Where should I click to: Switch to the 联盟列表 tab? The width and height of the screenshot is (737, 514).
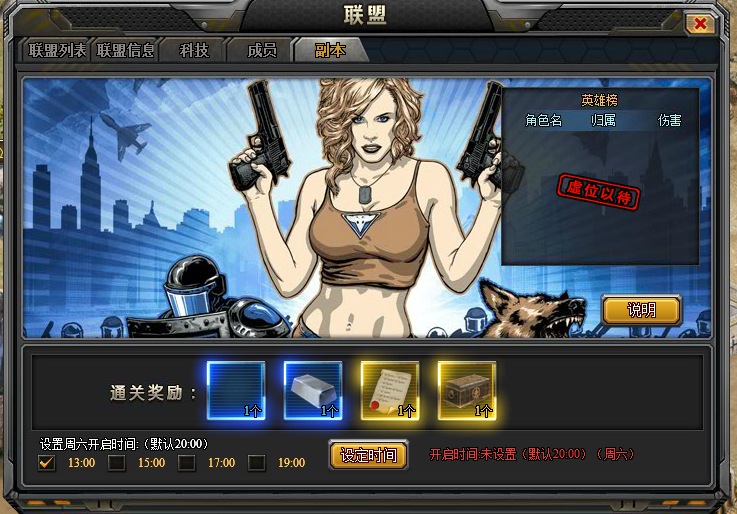tap(56, 50)
